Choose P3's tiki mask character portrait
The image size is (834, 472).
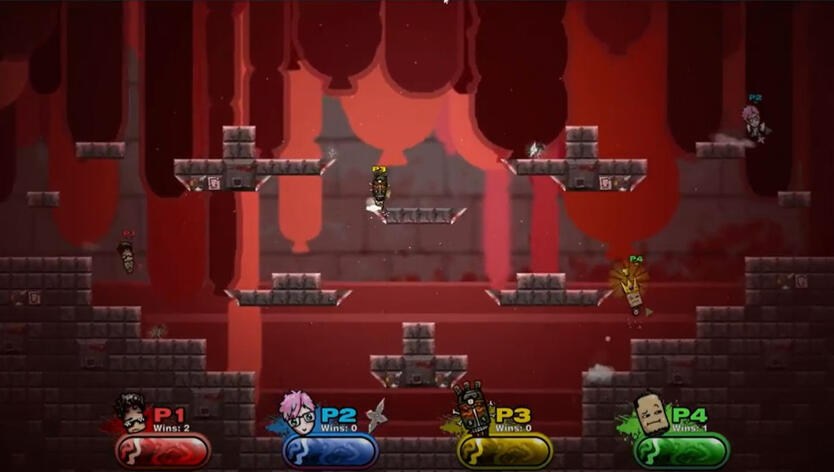point(471,407)
